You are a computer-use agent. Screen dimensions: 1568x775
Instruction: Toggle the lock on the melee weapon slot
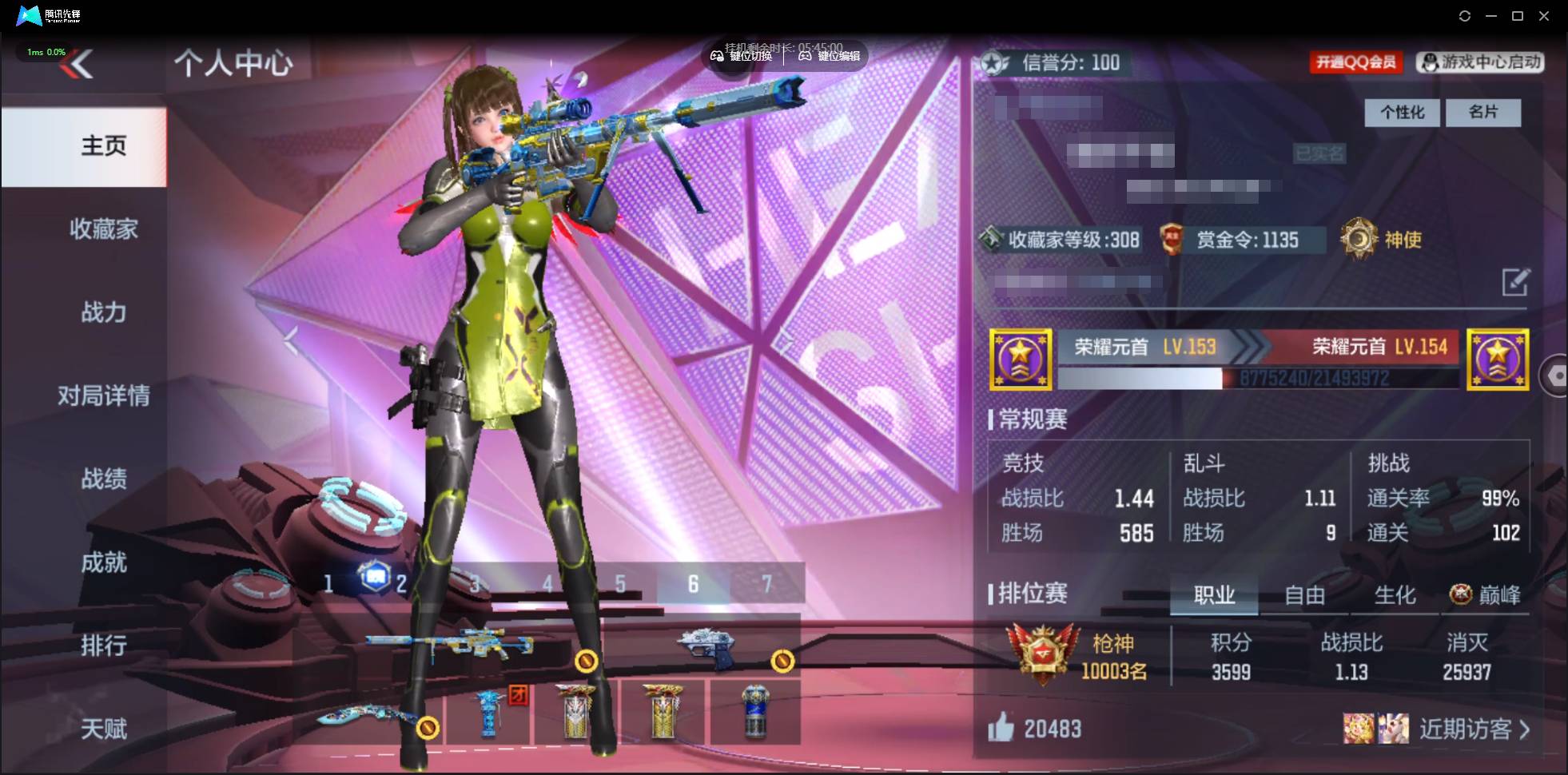point(429,729)
